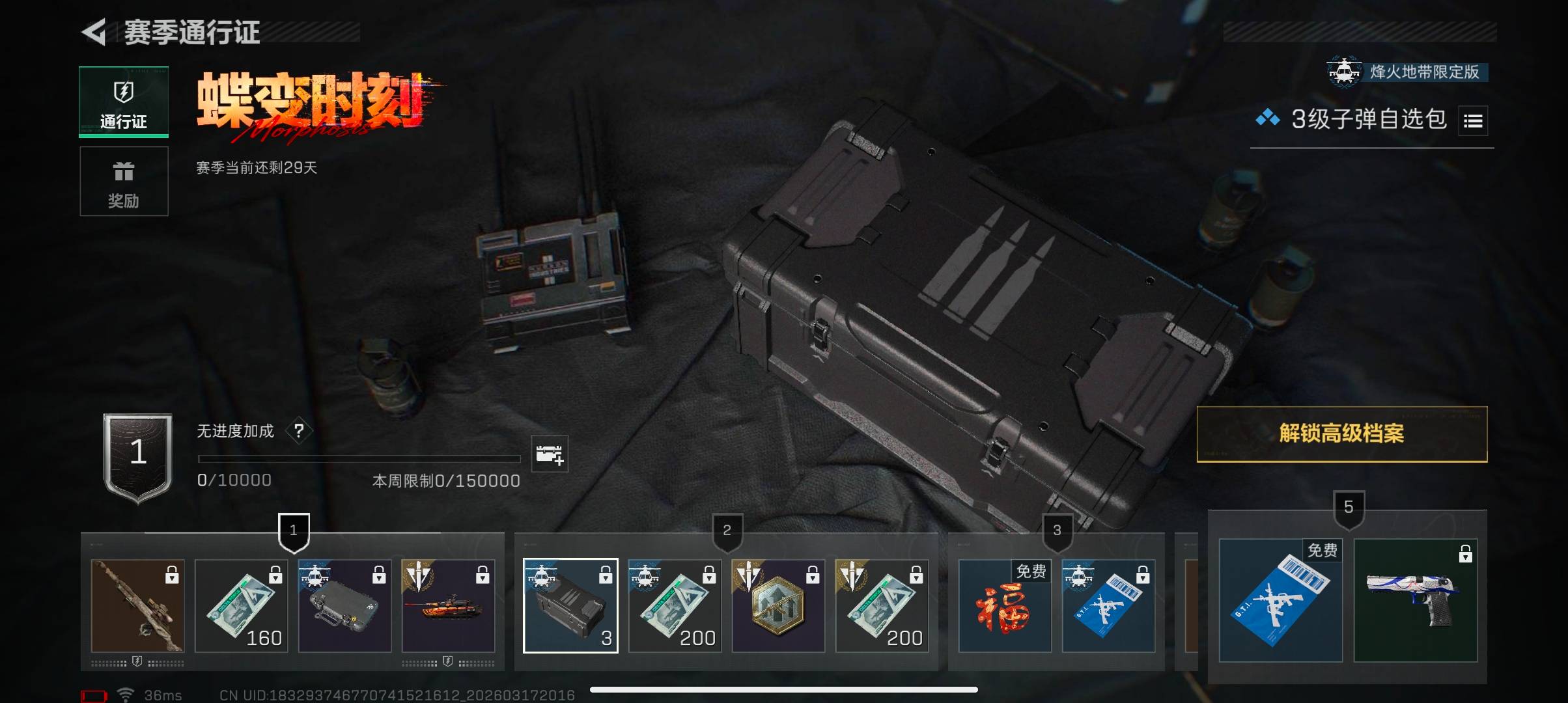Viewport: 1568px width, 703px height.
Task: Go back using the arrow button
Action: coord(94,33)
